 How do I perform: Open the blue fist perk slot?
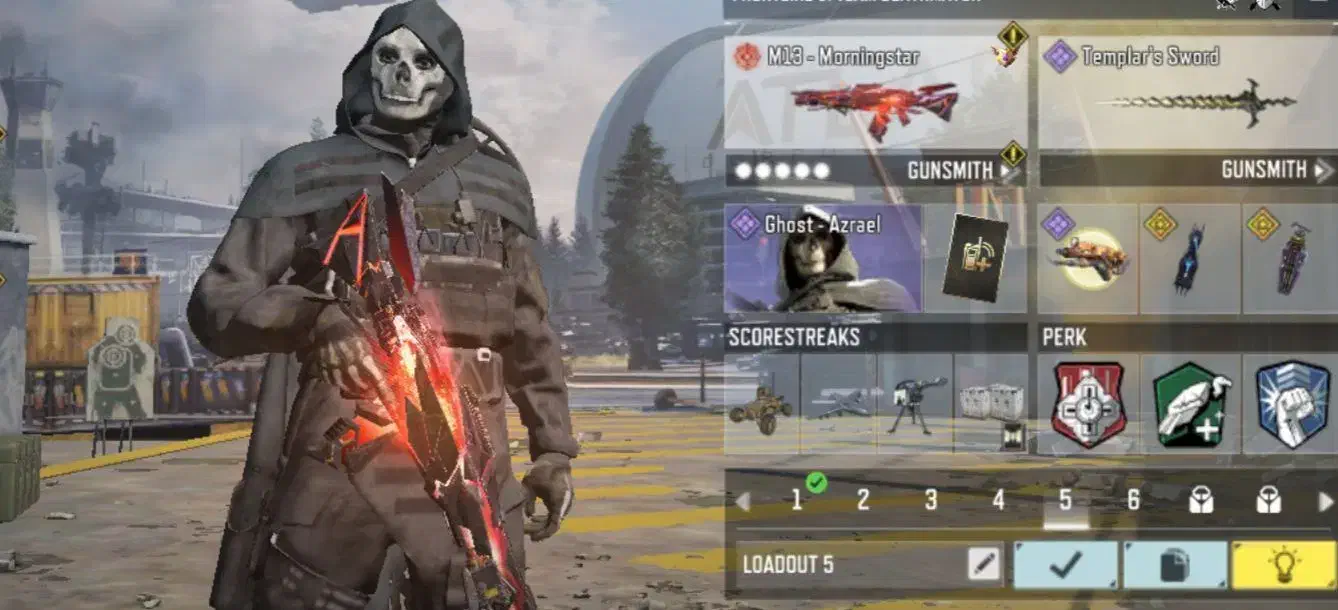pos(1292,404)
